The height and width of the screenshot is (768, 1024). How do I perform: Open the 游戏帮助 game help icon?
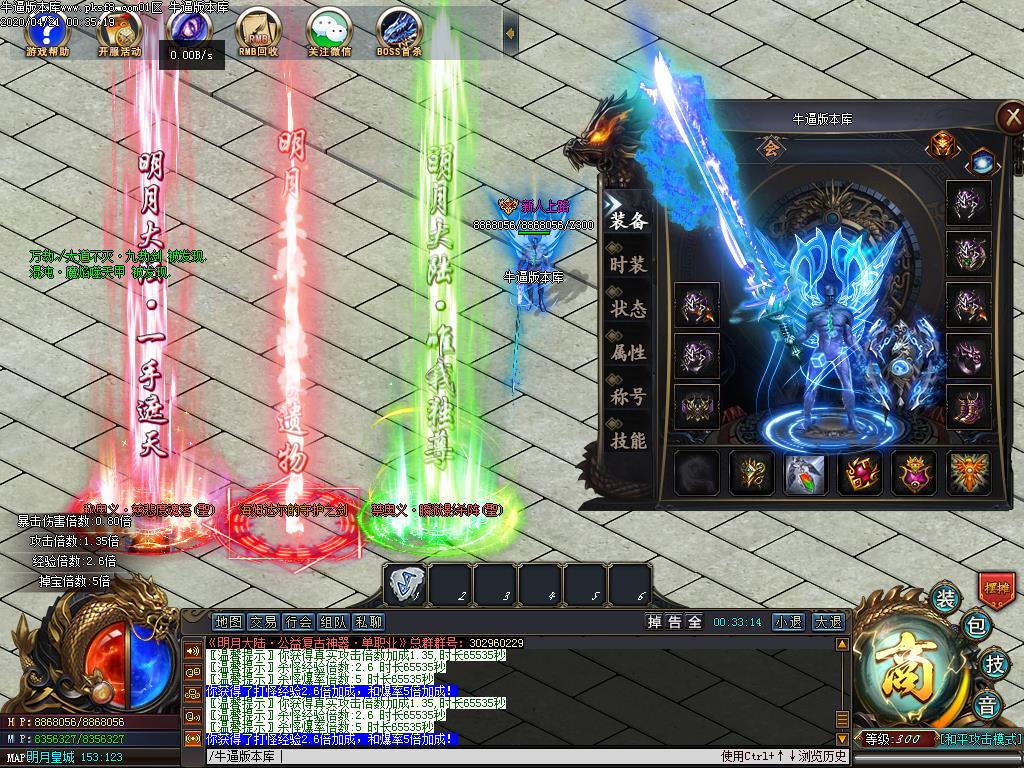coord(46,33)
